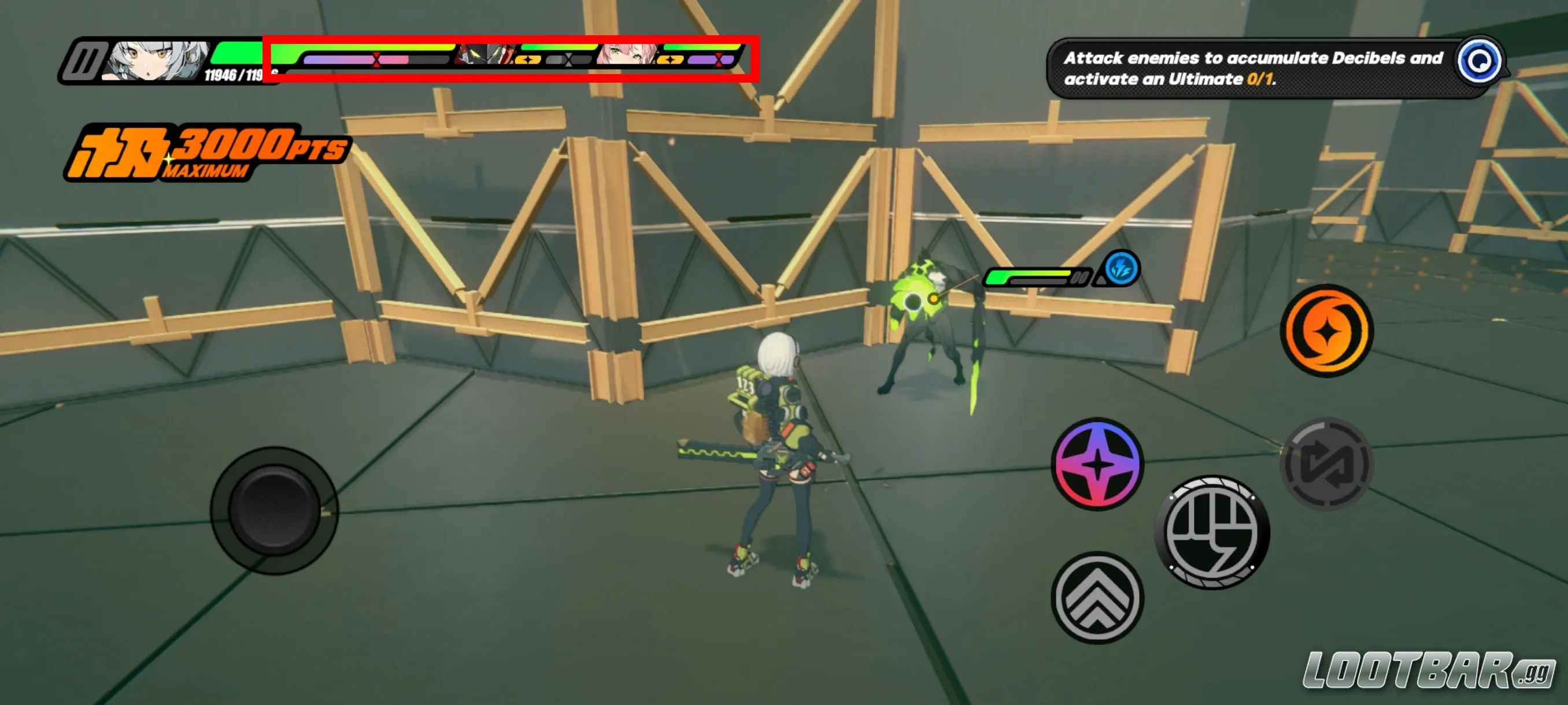1568x705 pixels.
Task: Pause the game with the pause button
Action: click(x=83, y=61)
